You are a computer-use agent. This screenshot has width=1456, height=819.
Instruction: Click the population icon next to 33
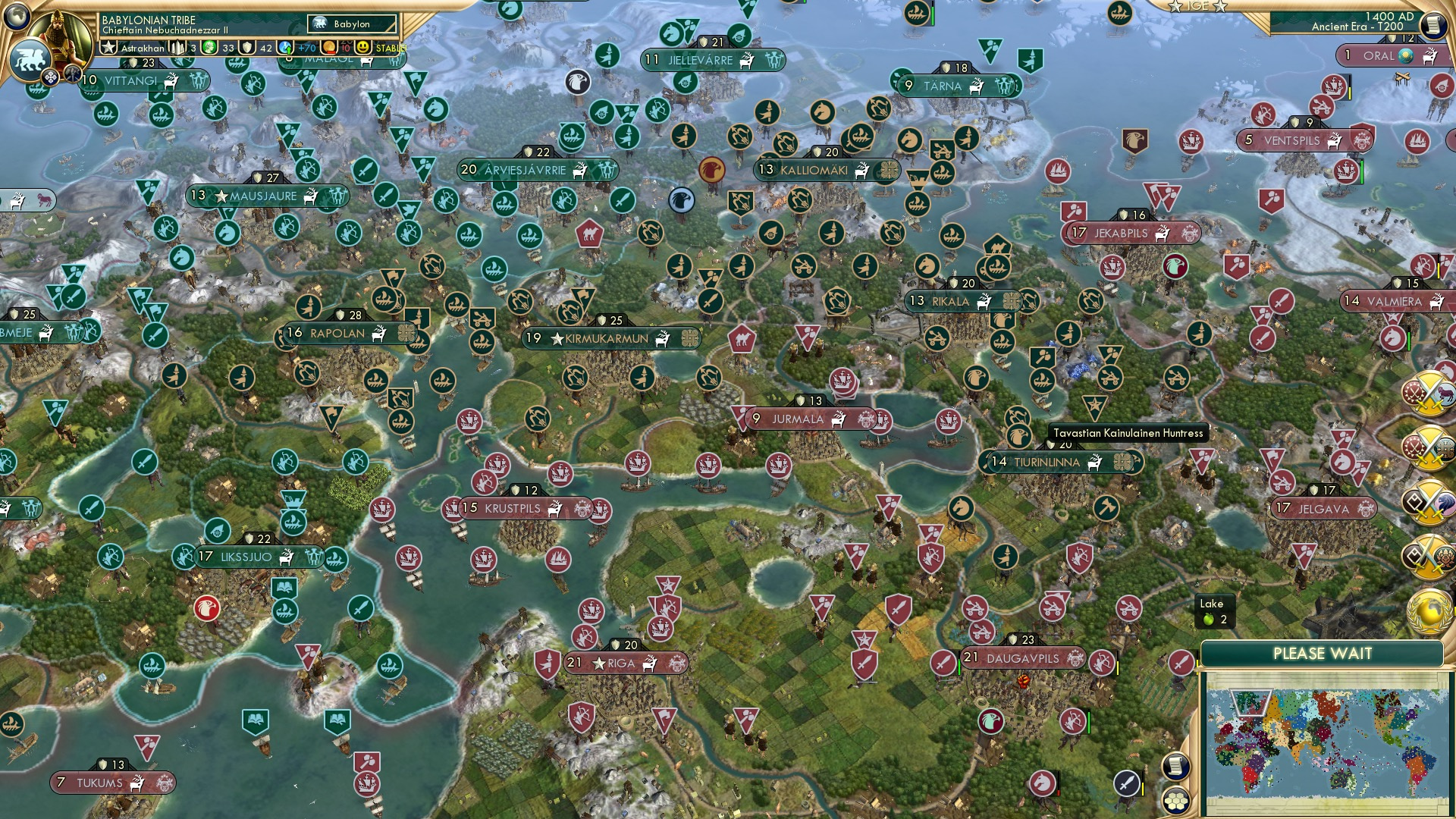[x=208, y=47]
